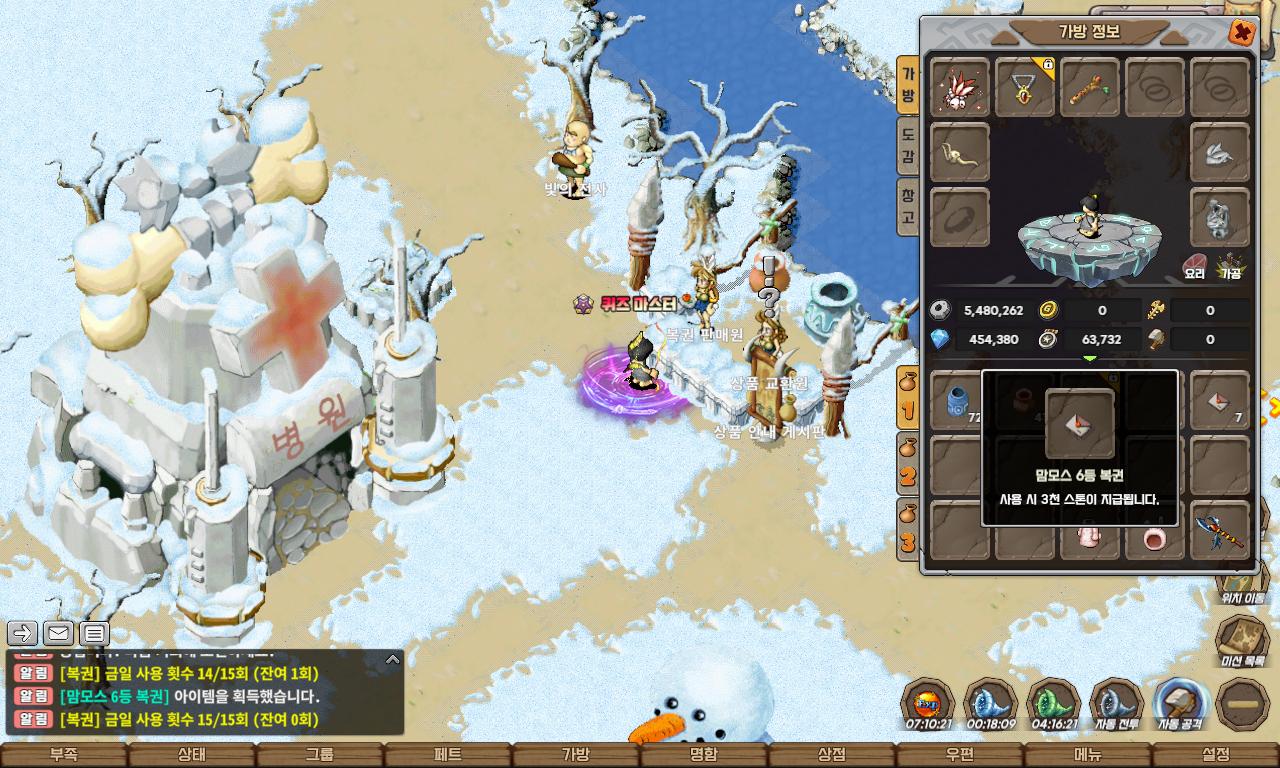This screenshot has width=1280, height=768.
Task: Close the 가방 정보 bag window
Action: [1242, 32]
